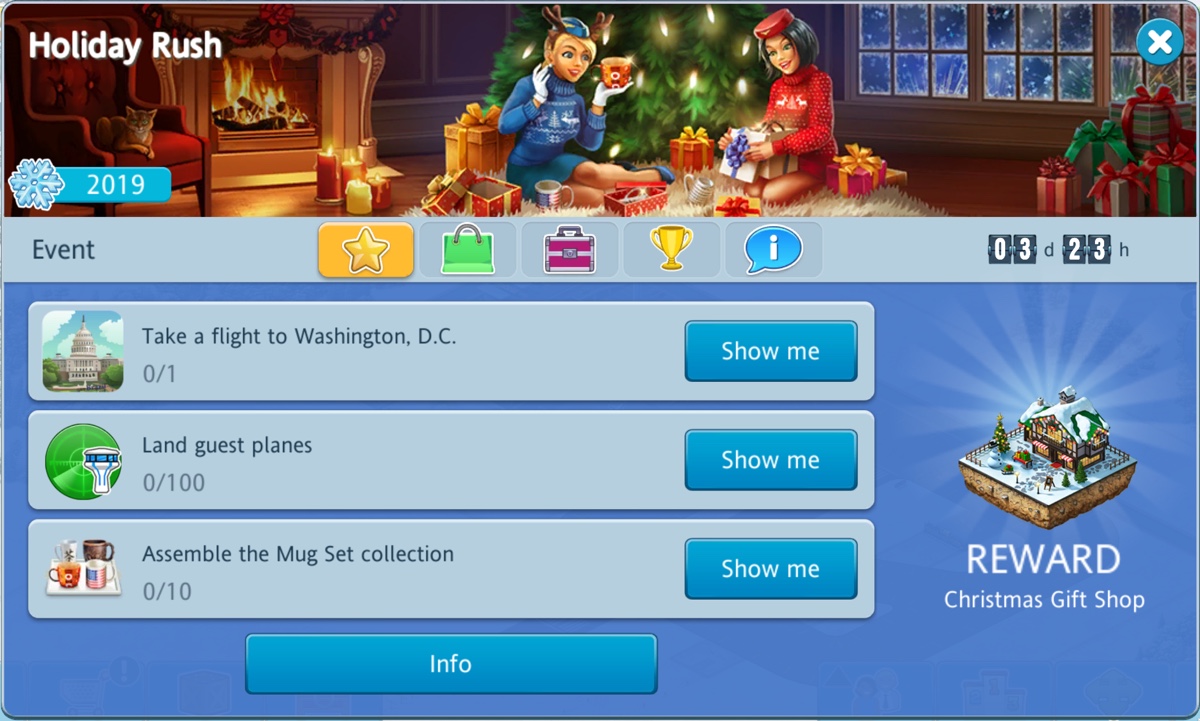Image resolution: width=1200 pixels, height=721 pixels.
Task: Switch to the green shopping bag tab
Action: tap(468, 250)
